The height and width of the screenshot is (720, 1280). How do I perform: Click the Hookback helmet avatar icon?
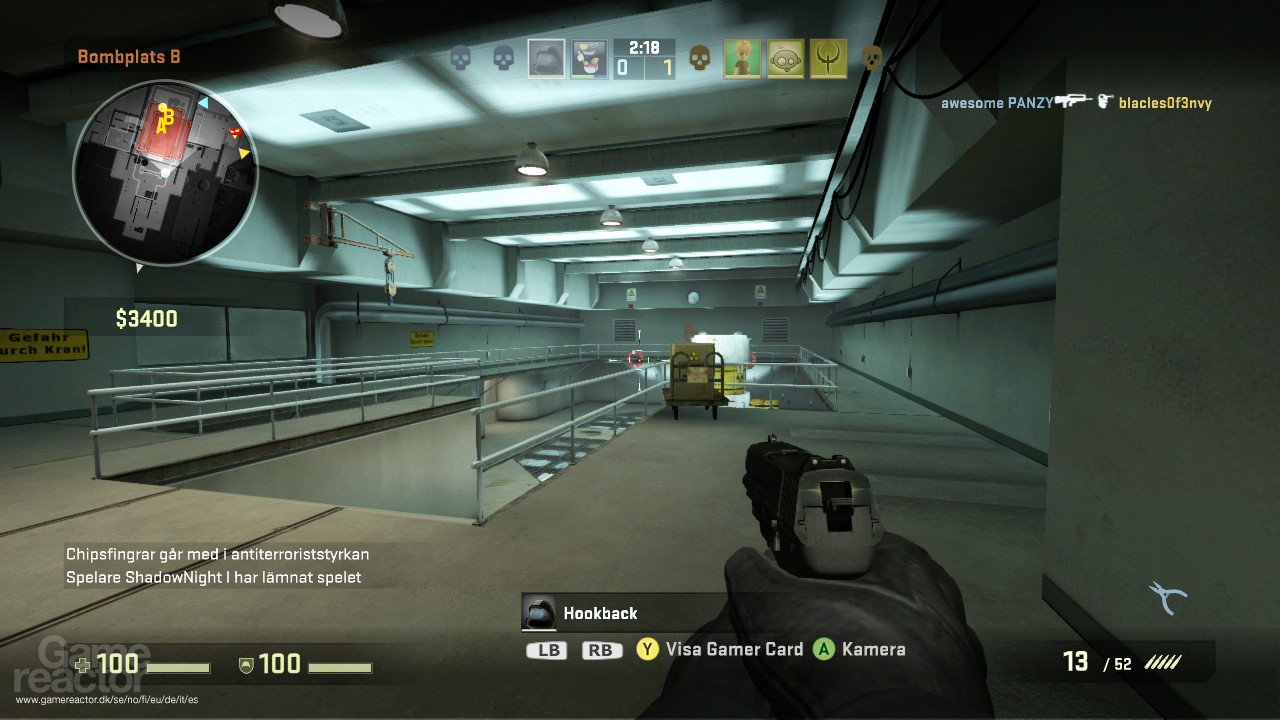pos(539,614)
